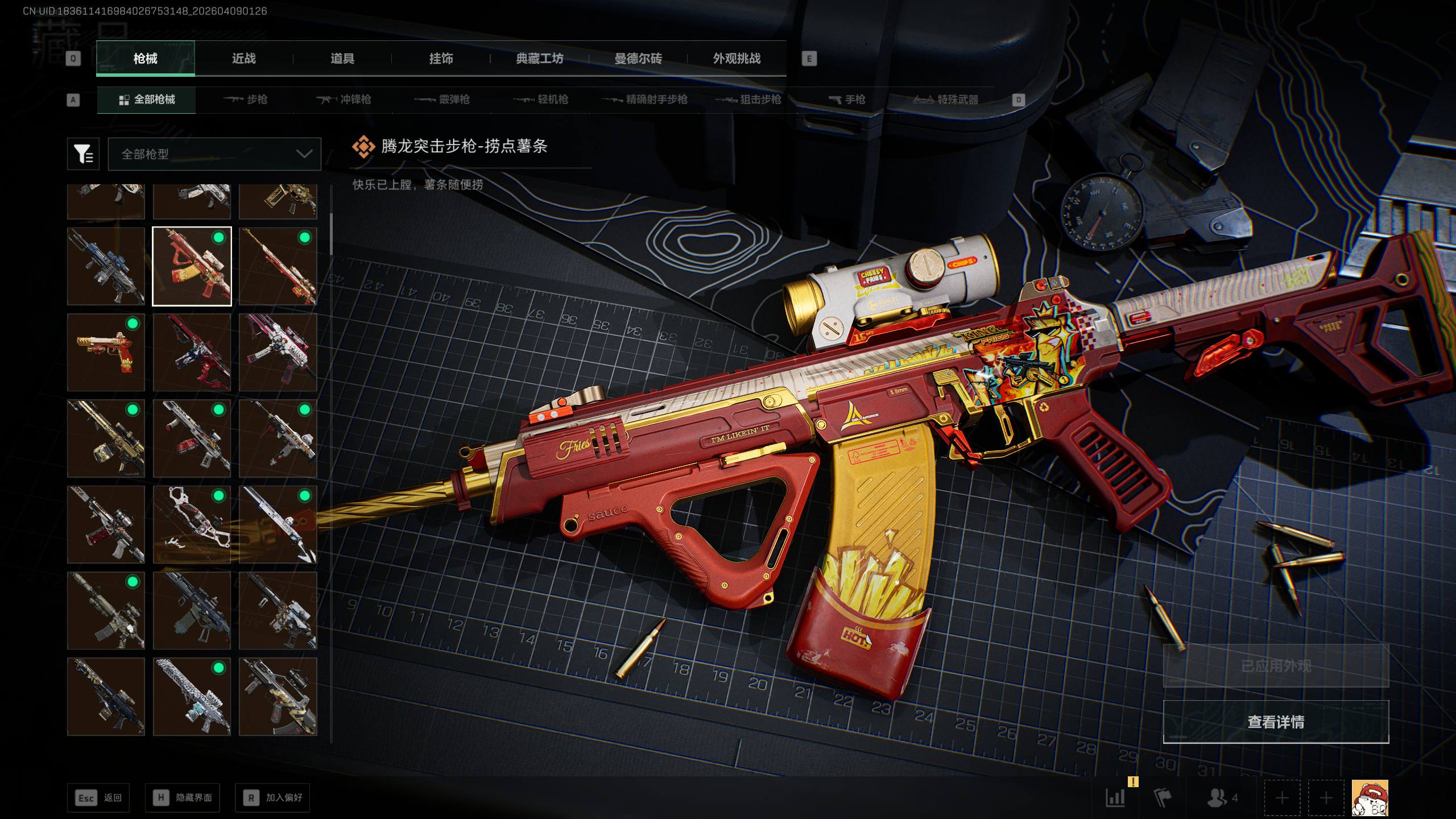Select the red and gold pistol skin thumbnail

[x=106, y=353]
